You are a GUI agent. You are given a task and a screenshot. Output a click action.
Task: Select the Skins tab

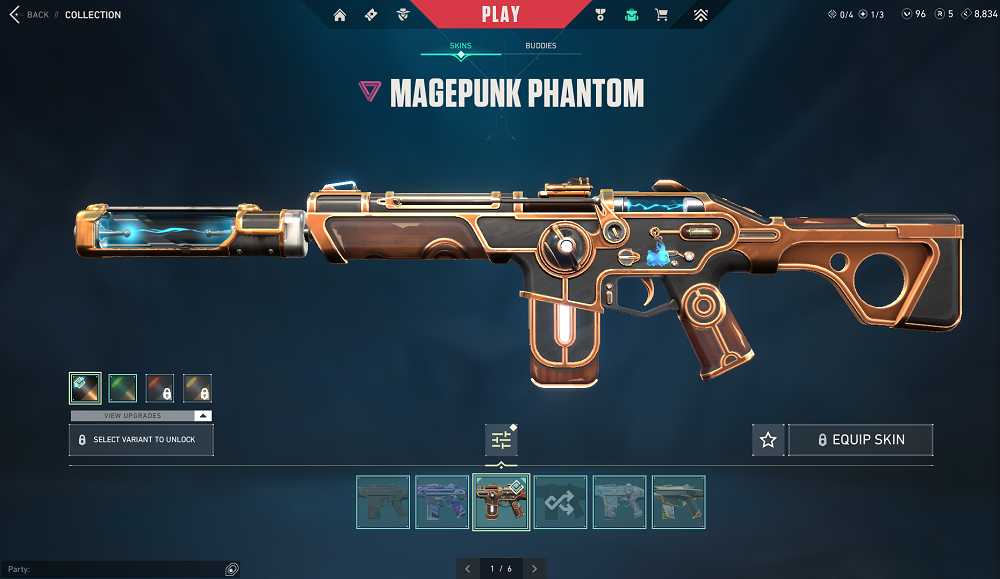tap(460, 46)
